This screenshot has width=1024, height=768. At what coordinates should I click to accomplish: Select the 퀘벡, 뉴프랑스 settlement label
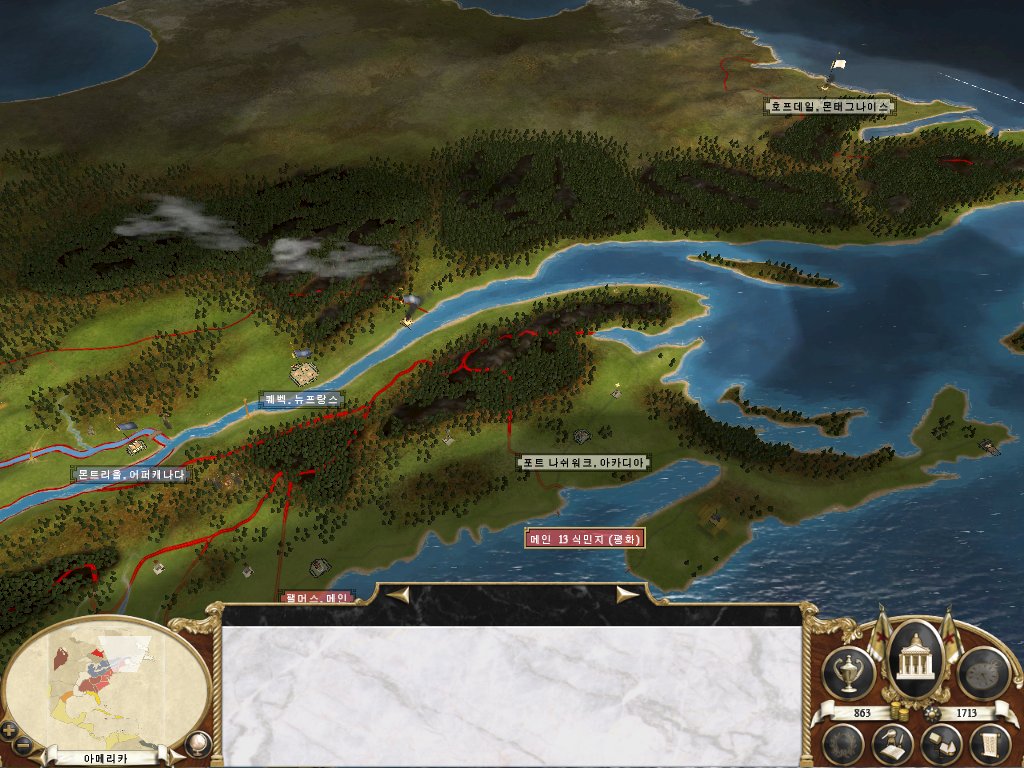click(x=301, y=399)
